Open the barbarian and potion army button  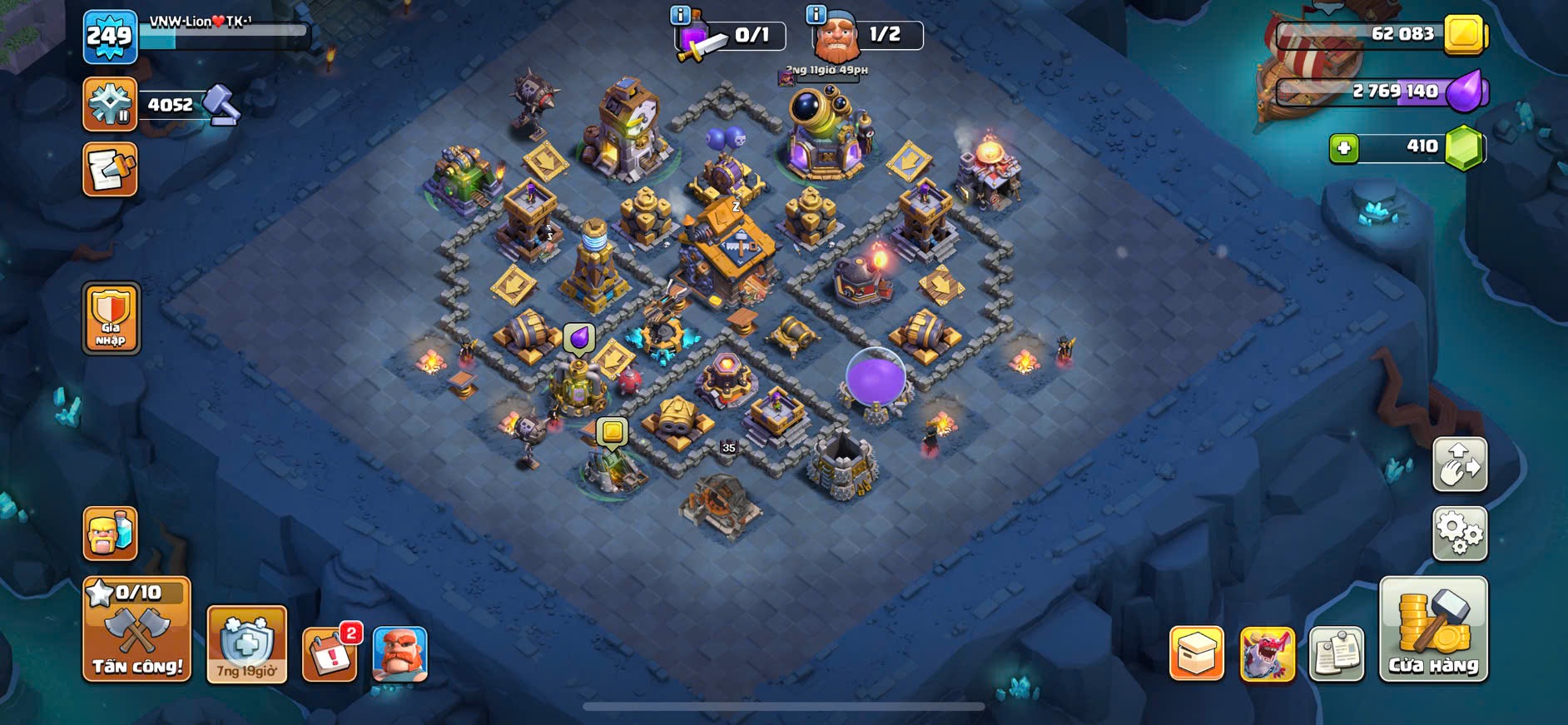tap(110, 533)
